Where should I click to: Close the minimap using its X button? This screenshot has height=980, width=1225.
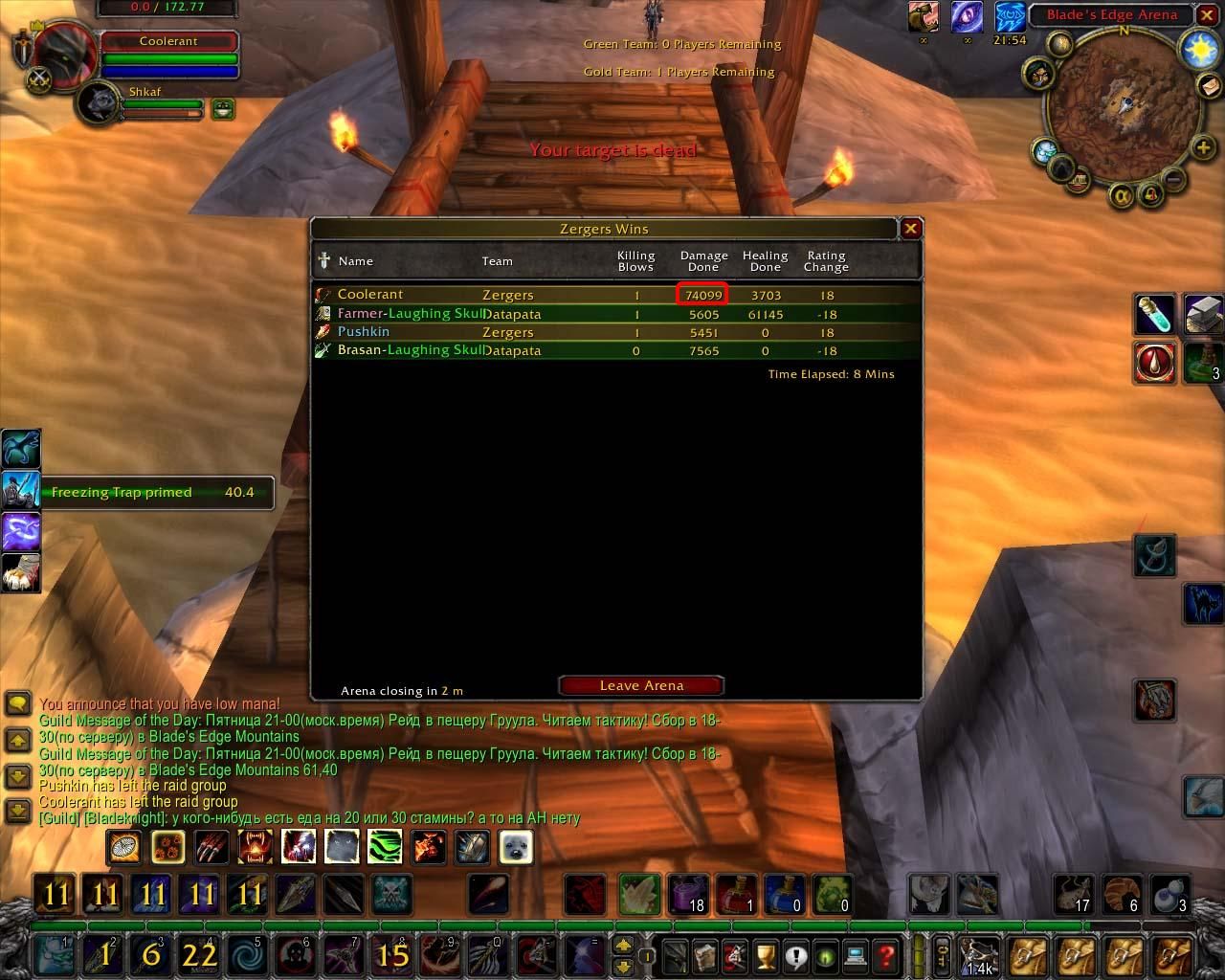pyautogui.click(x=1207, y=15)
